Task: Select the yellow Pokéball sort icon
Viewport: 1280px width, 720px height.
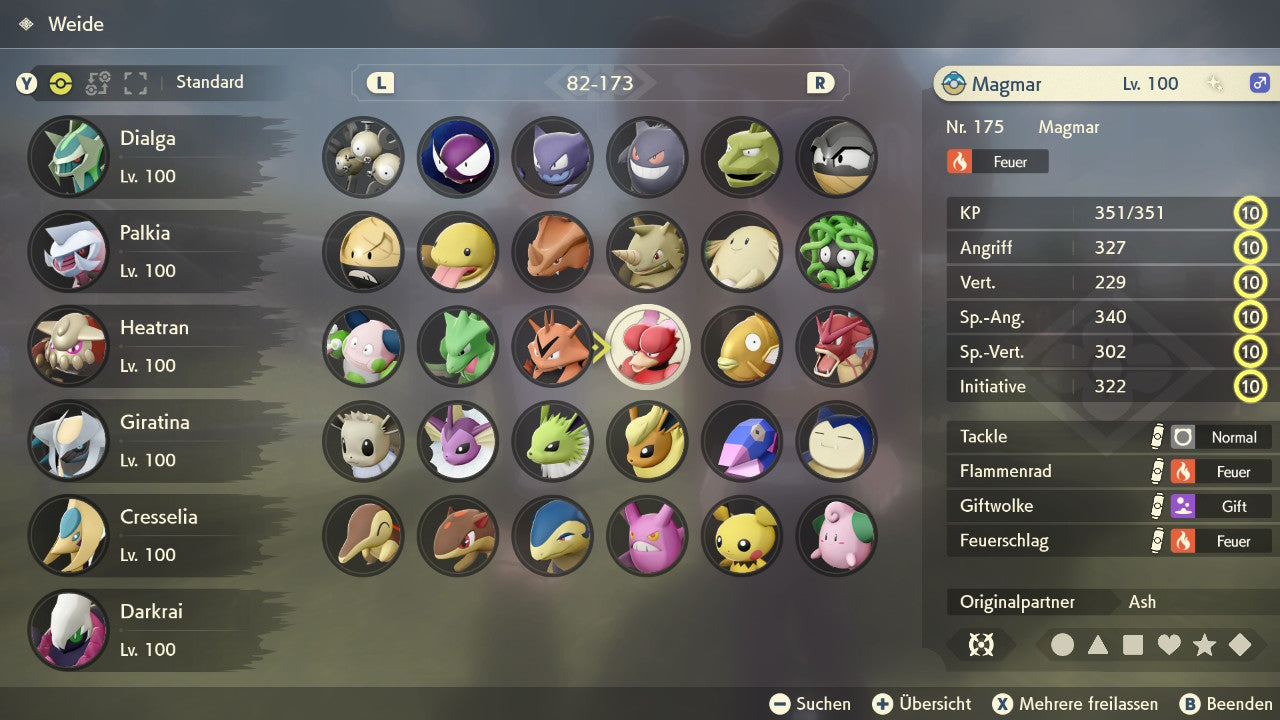Action: pos(63,85)
